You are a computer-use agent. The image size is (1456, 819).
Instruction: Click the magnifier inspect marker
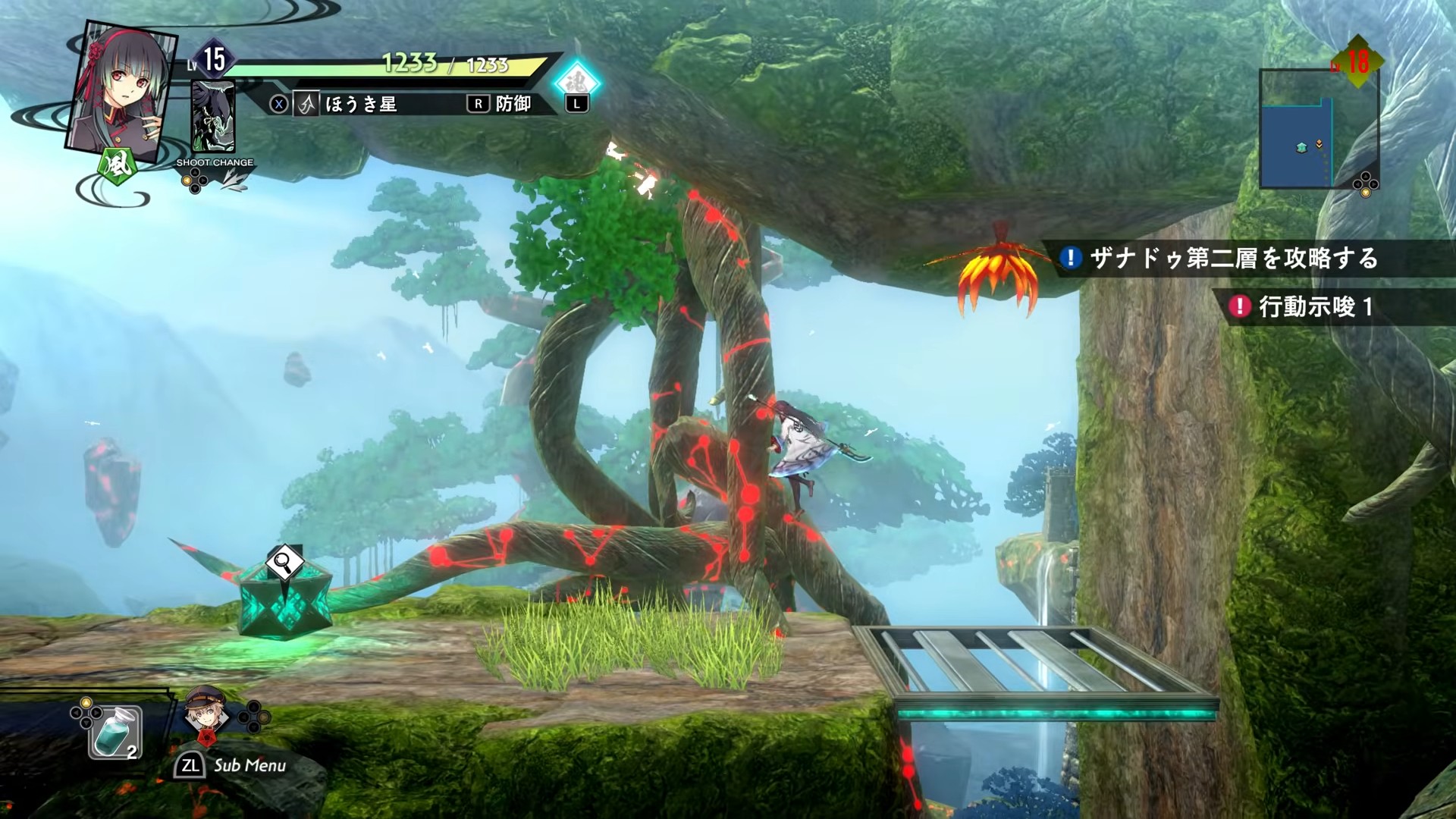click(x=285, y=563)
